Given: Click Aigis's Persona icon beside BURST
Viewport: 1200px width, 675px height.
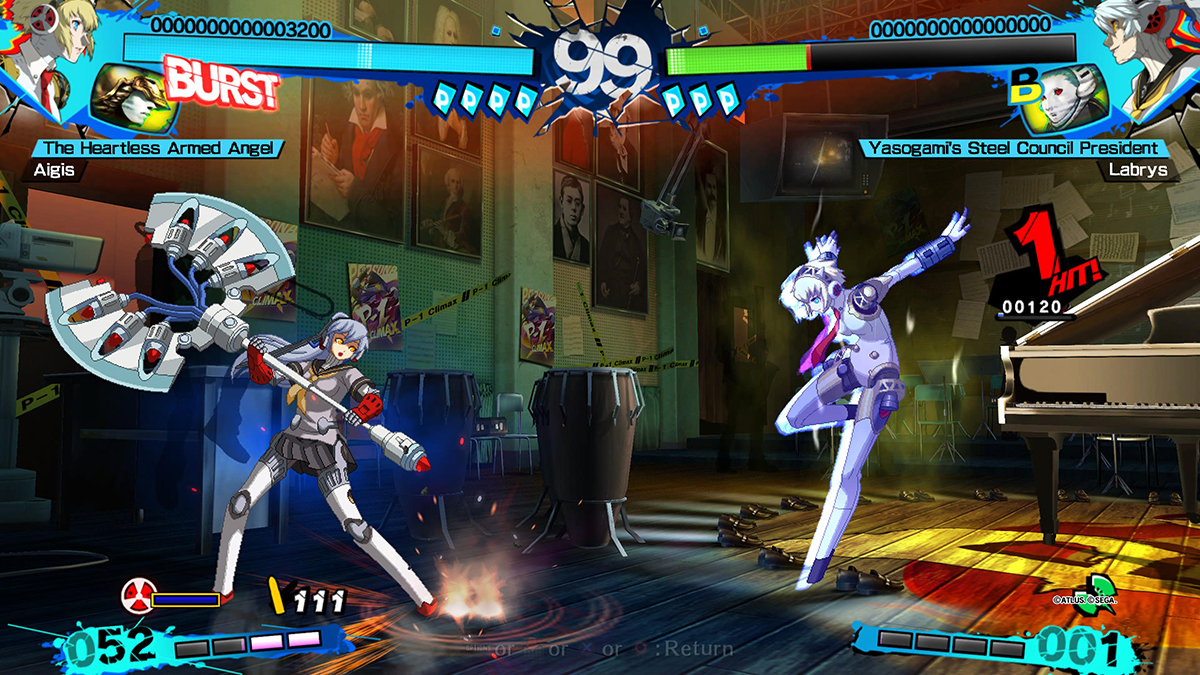Looking at the screenshot, I should click(128, 100).
